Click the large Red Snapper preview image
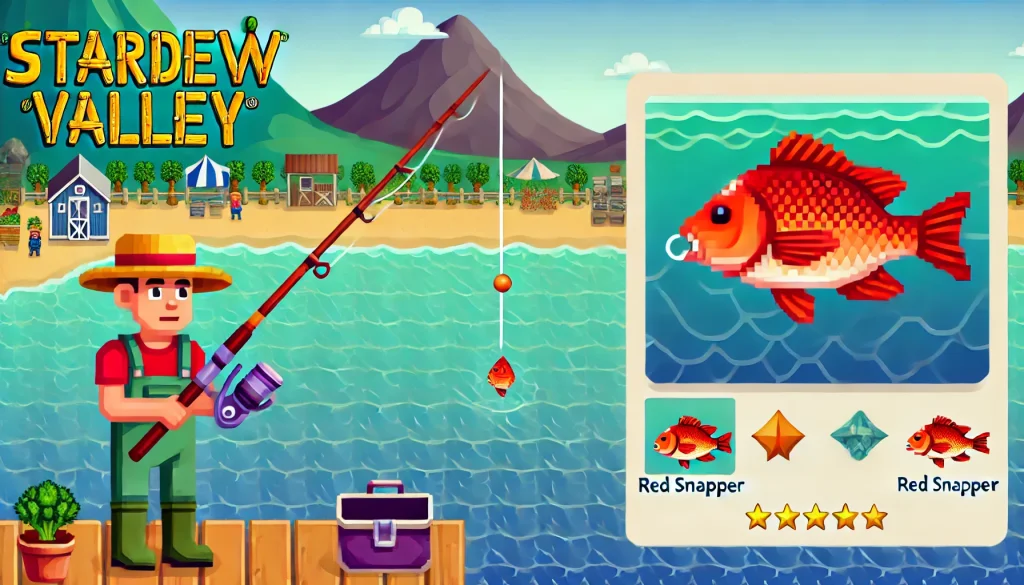Image resolution: width=1024 pixels, height=585 pixels. point(816,240)
